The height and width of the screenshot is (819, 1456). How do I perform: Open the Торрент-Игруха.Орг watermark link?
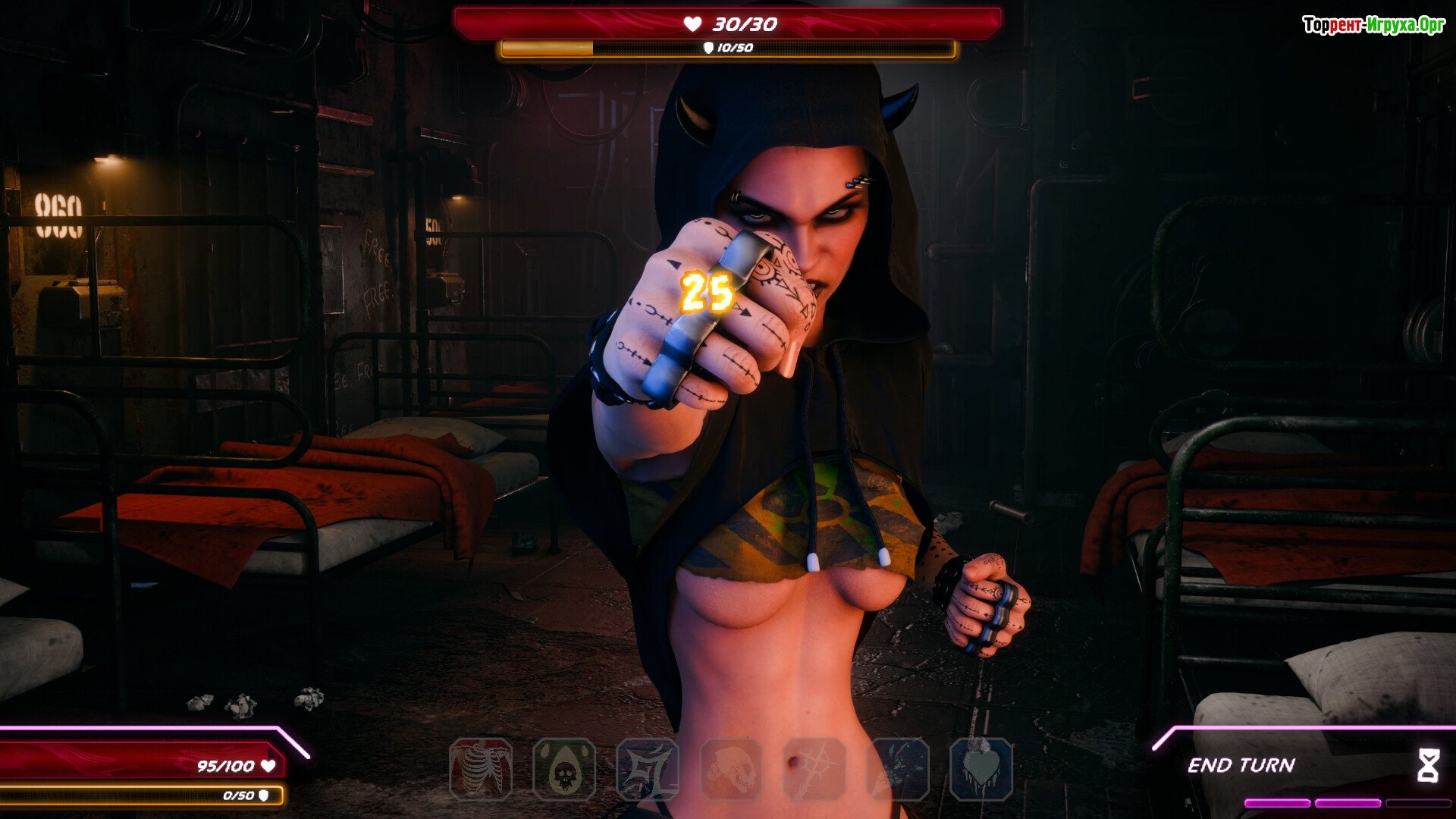pos(1373,25)
